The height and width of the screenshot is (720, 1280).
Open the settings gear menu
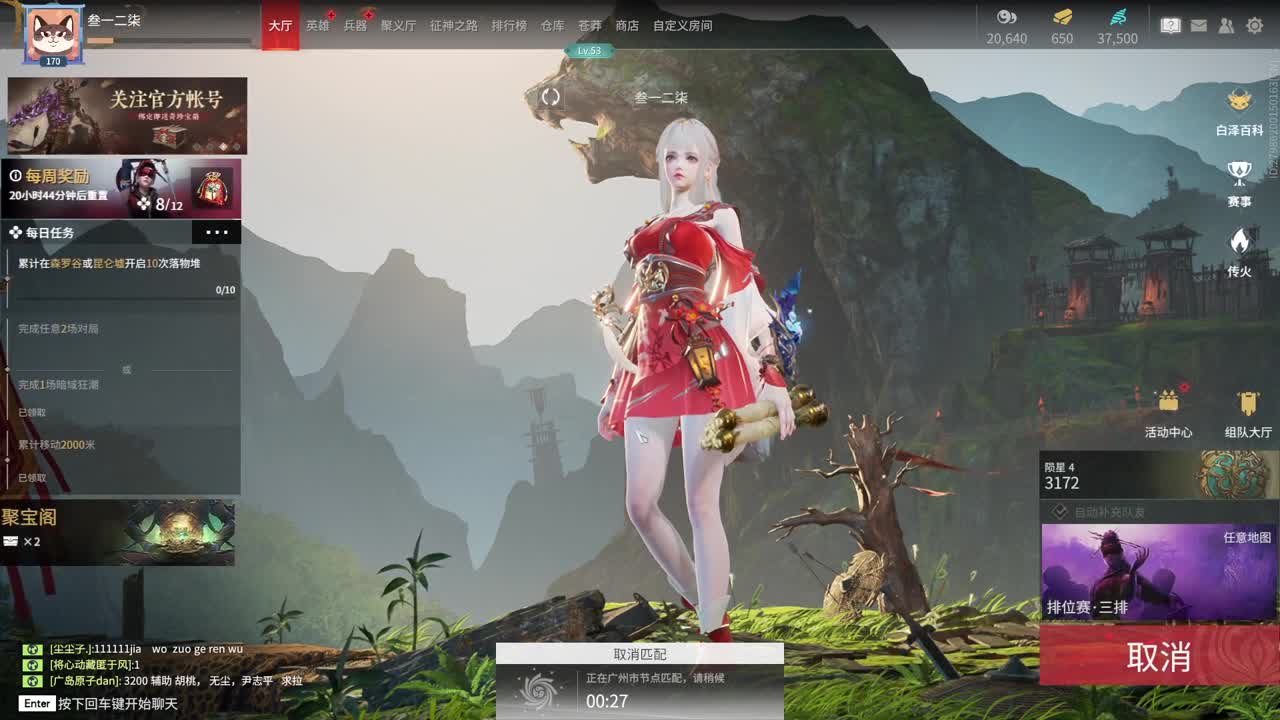pos(1257,26)
